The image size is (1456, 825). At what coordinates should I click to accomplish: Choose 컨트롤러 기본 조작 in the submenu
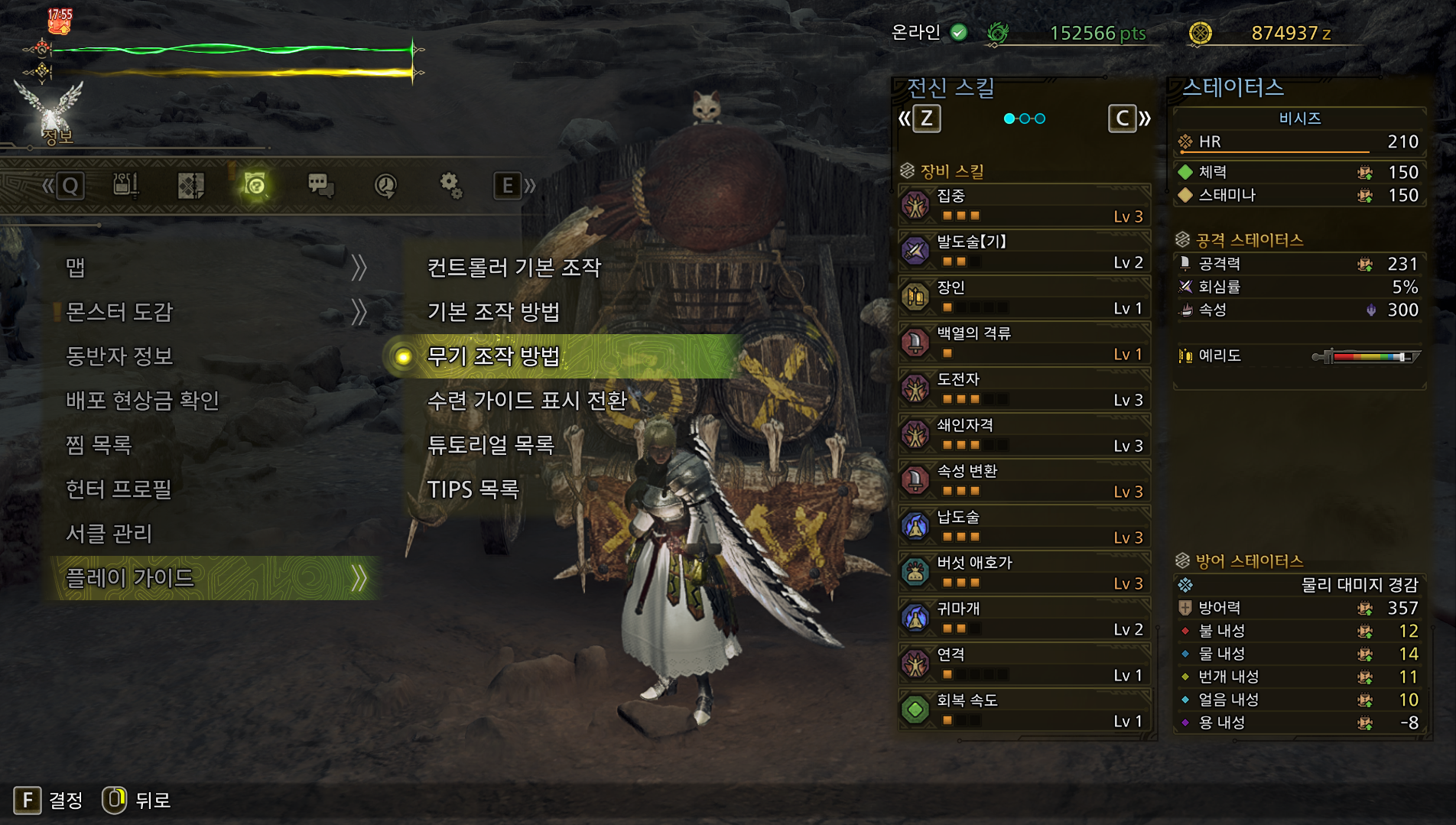[x=514, y=268]
